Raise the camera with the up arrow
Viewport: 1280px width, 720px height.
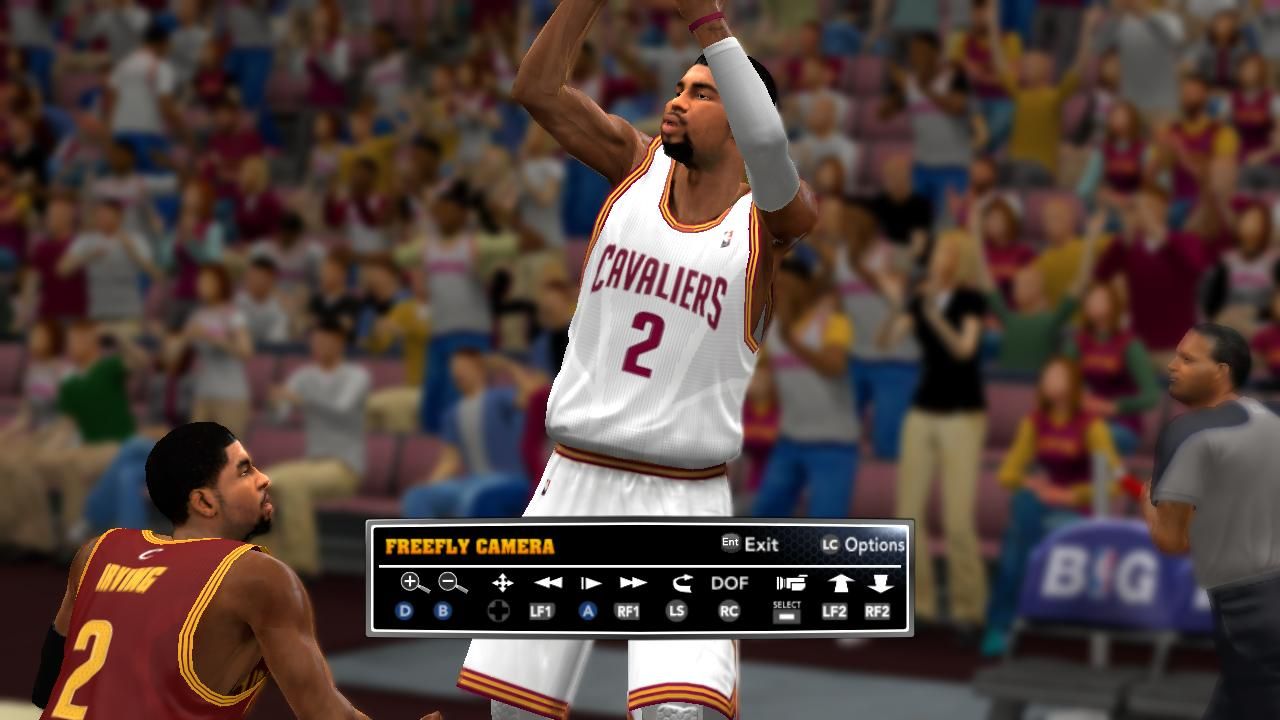[840, 582]
